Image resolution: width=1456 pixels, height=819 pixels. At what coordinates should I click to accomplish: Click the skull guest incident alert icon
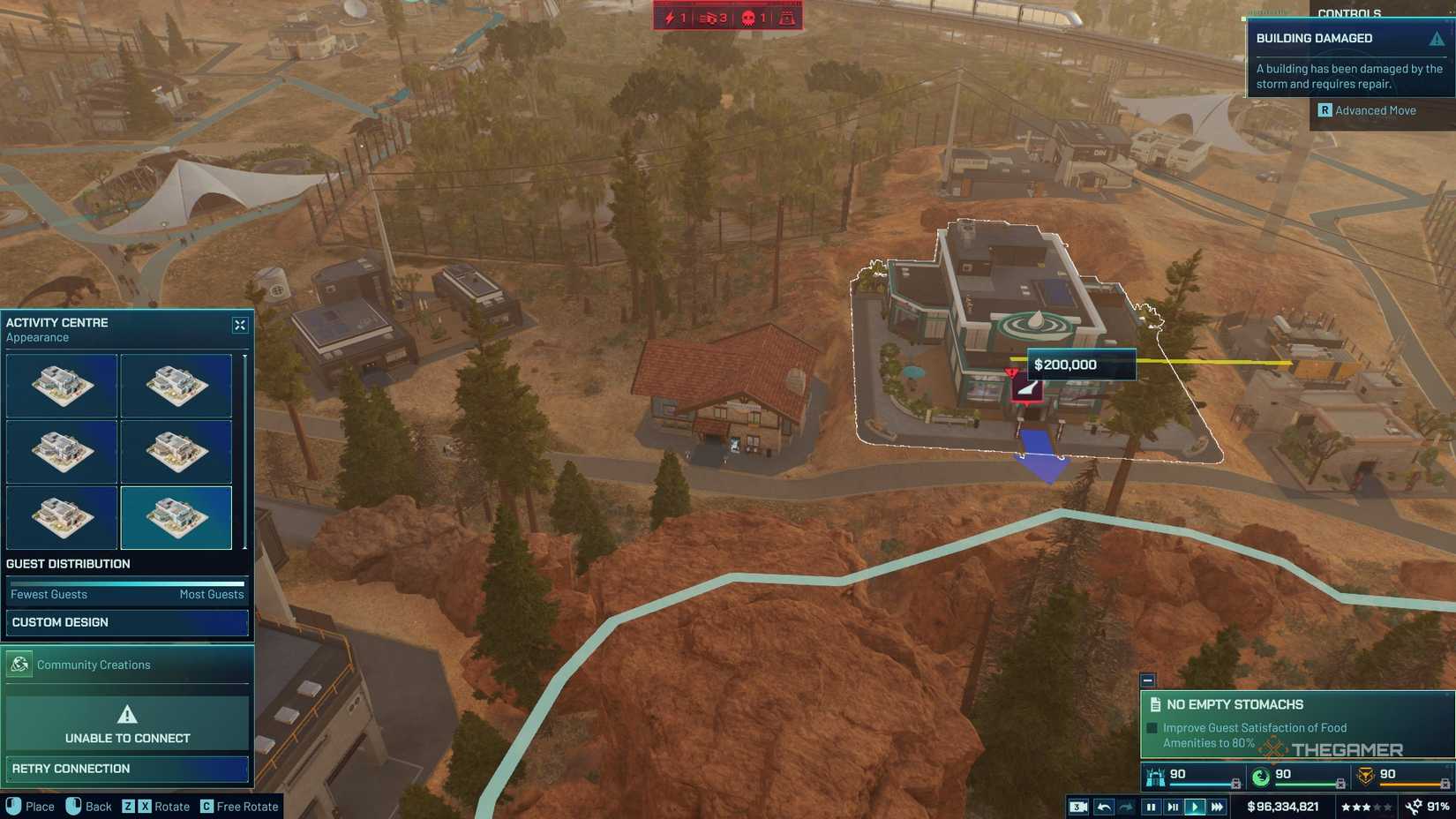[748, 16]
